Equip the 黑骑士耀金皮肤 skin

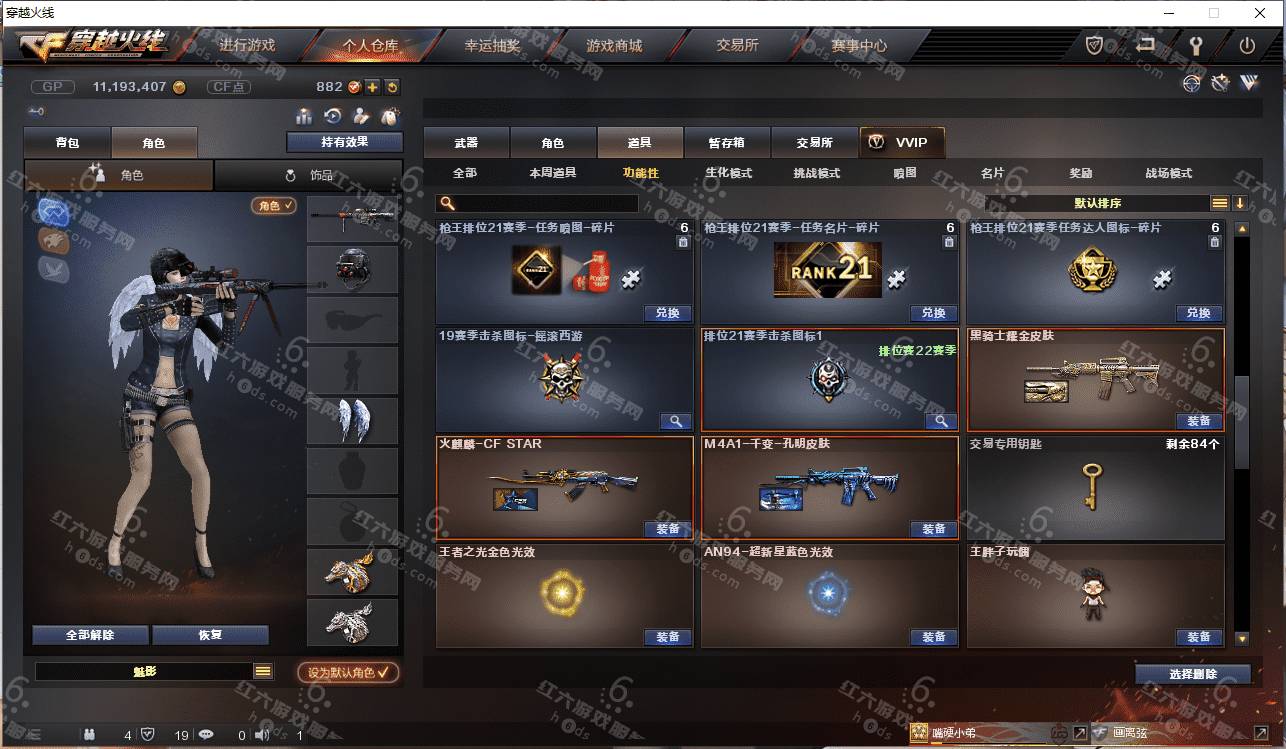1198,421
